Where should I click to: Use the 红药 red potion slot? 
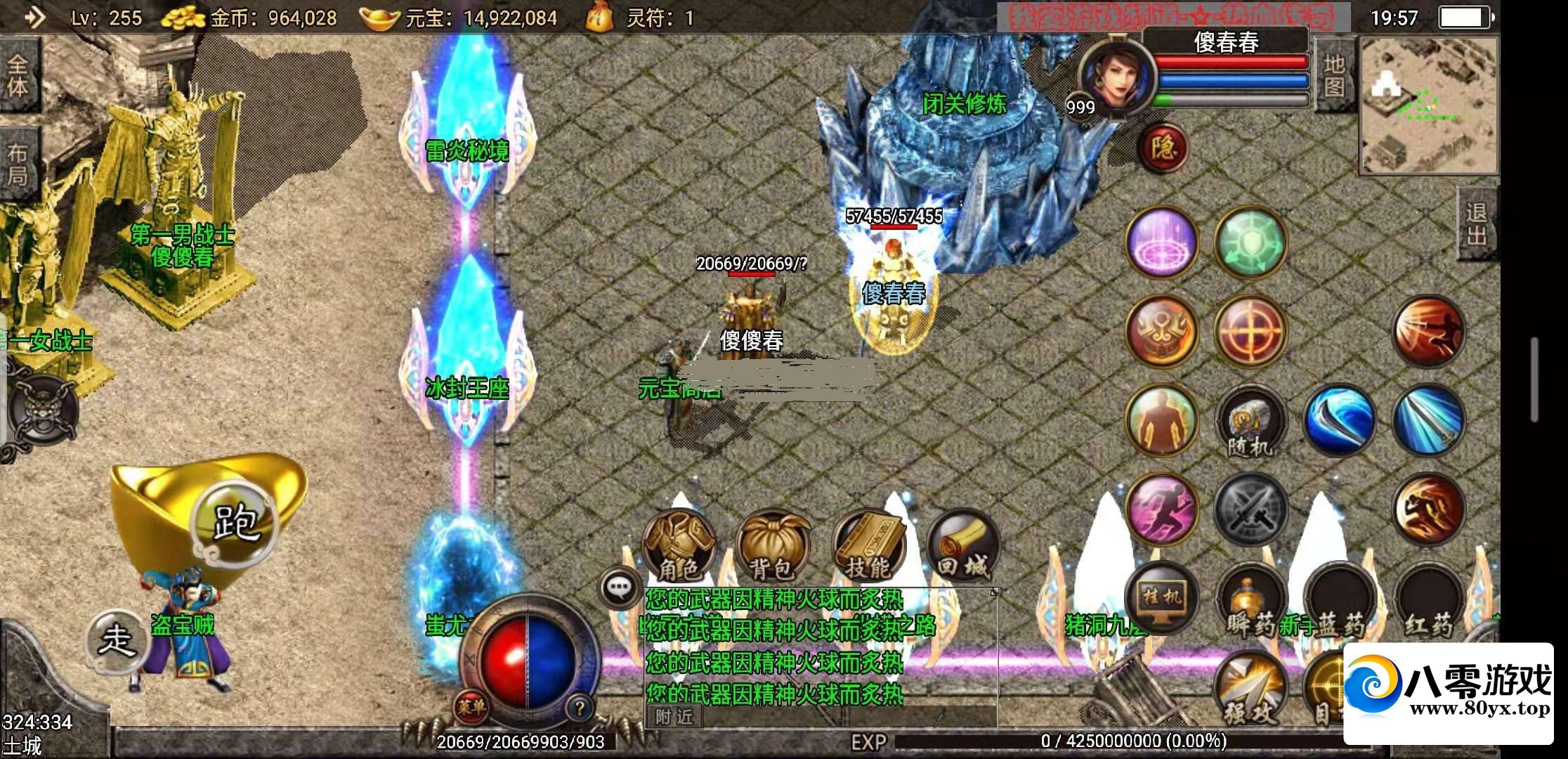tap(1428, 602)
